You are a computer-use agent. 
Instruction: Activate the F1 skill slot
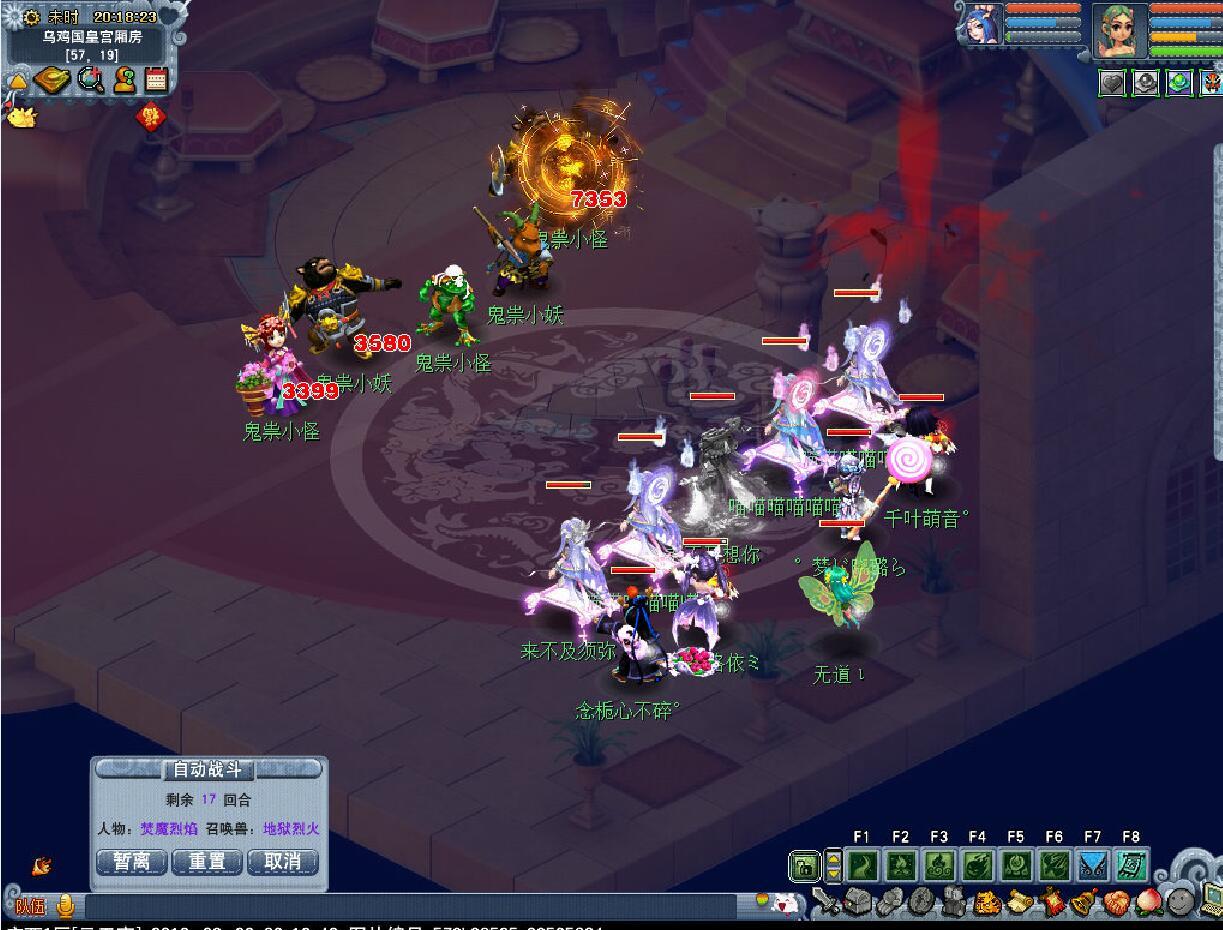861,865
